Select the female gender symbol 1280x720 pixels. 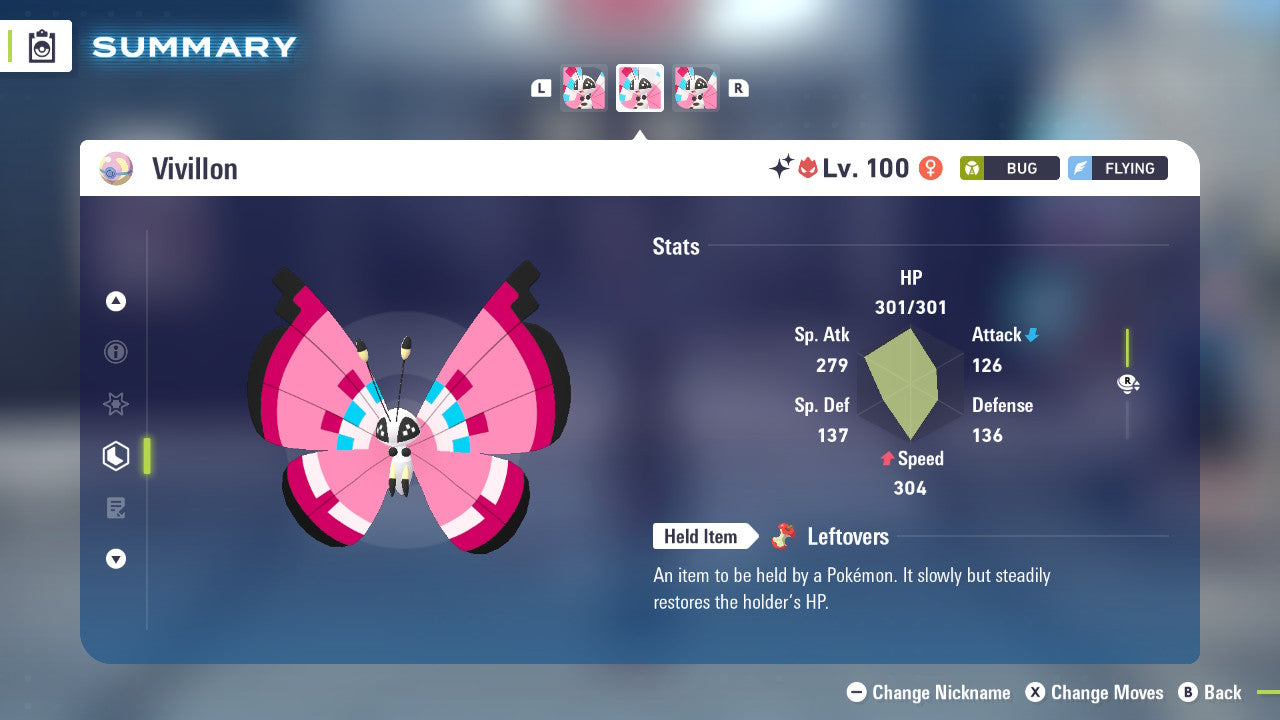click(930, 168)
